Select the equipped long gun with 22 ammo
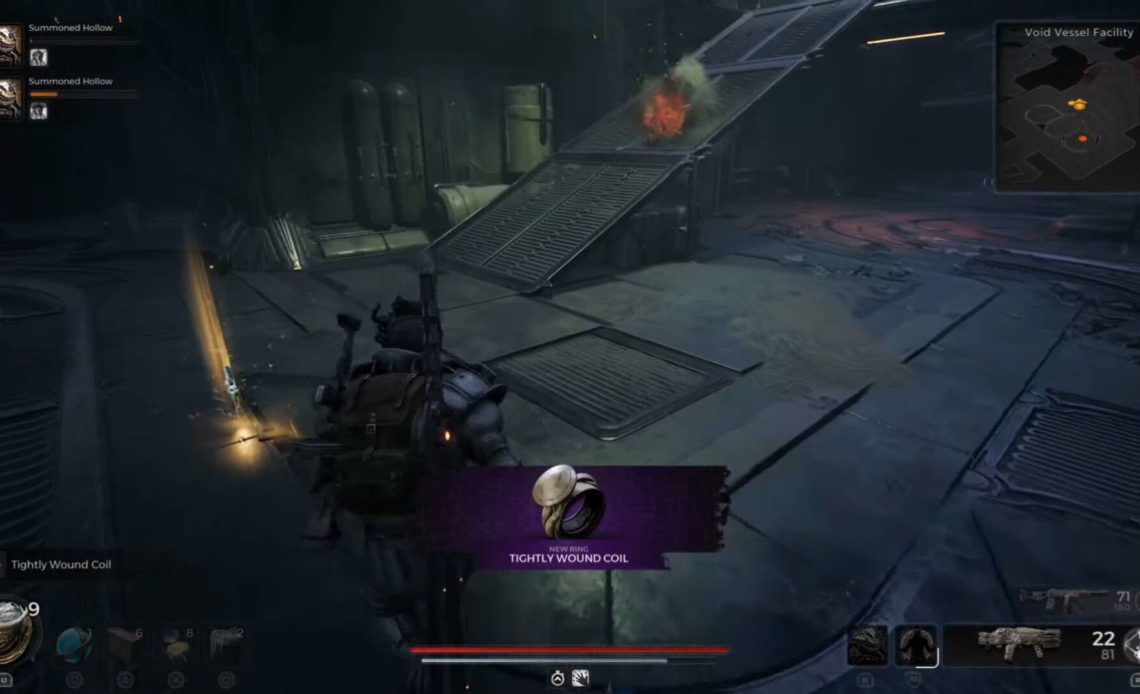 coord(1018,643)
